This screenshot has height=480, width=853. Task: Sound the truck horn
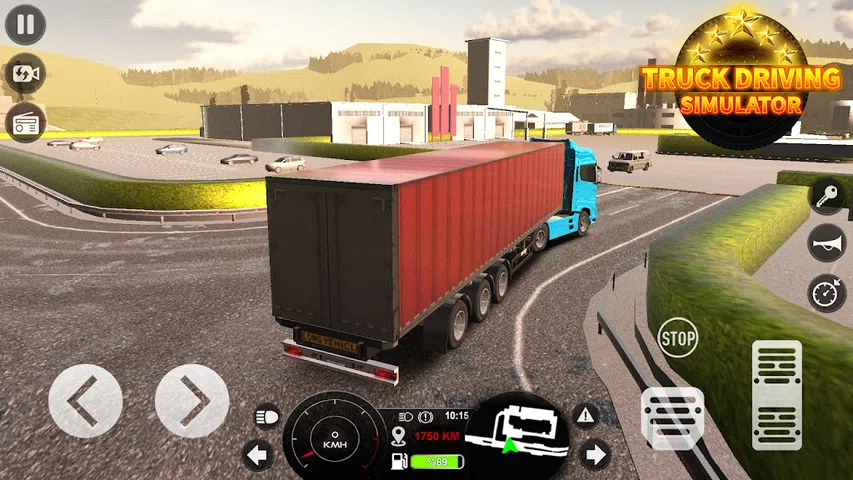(827, 243)
